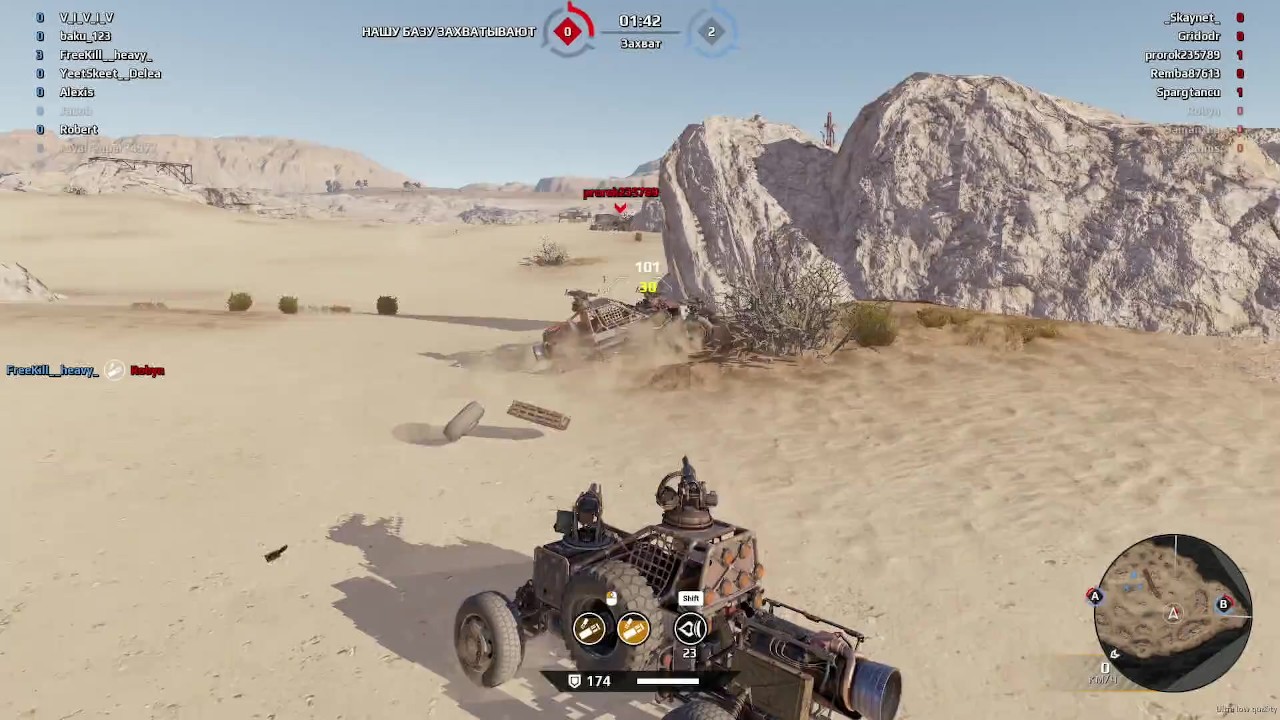Toggle teammate Robert in the scoreboard
Viewport: 1280px width, 720px height.
(79, 129)
